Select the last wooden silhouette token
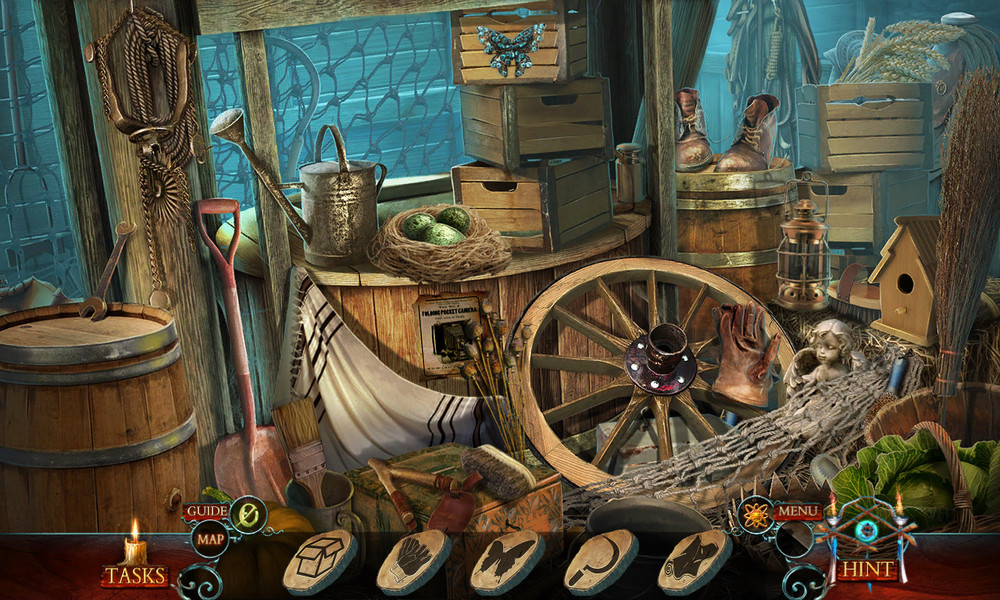This screenshot has width=1000, height=600. 694,561
